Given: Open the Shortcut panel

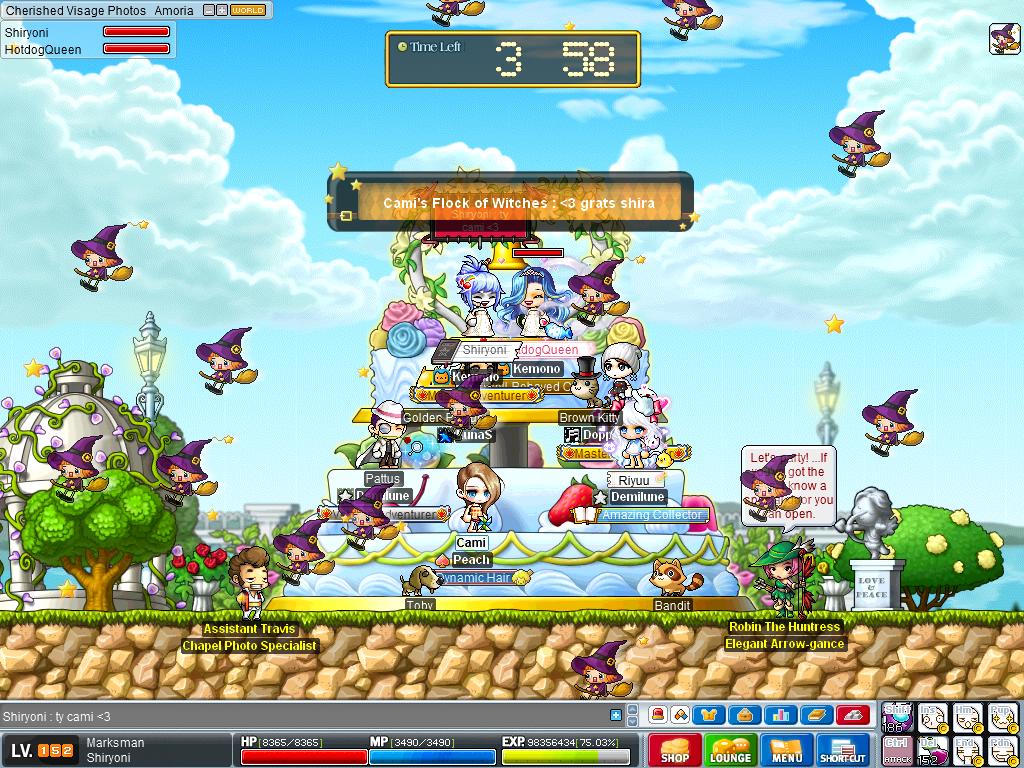Looking at the screenshot, I should pyautogui.click(x=842, y=750).
